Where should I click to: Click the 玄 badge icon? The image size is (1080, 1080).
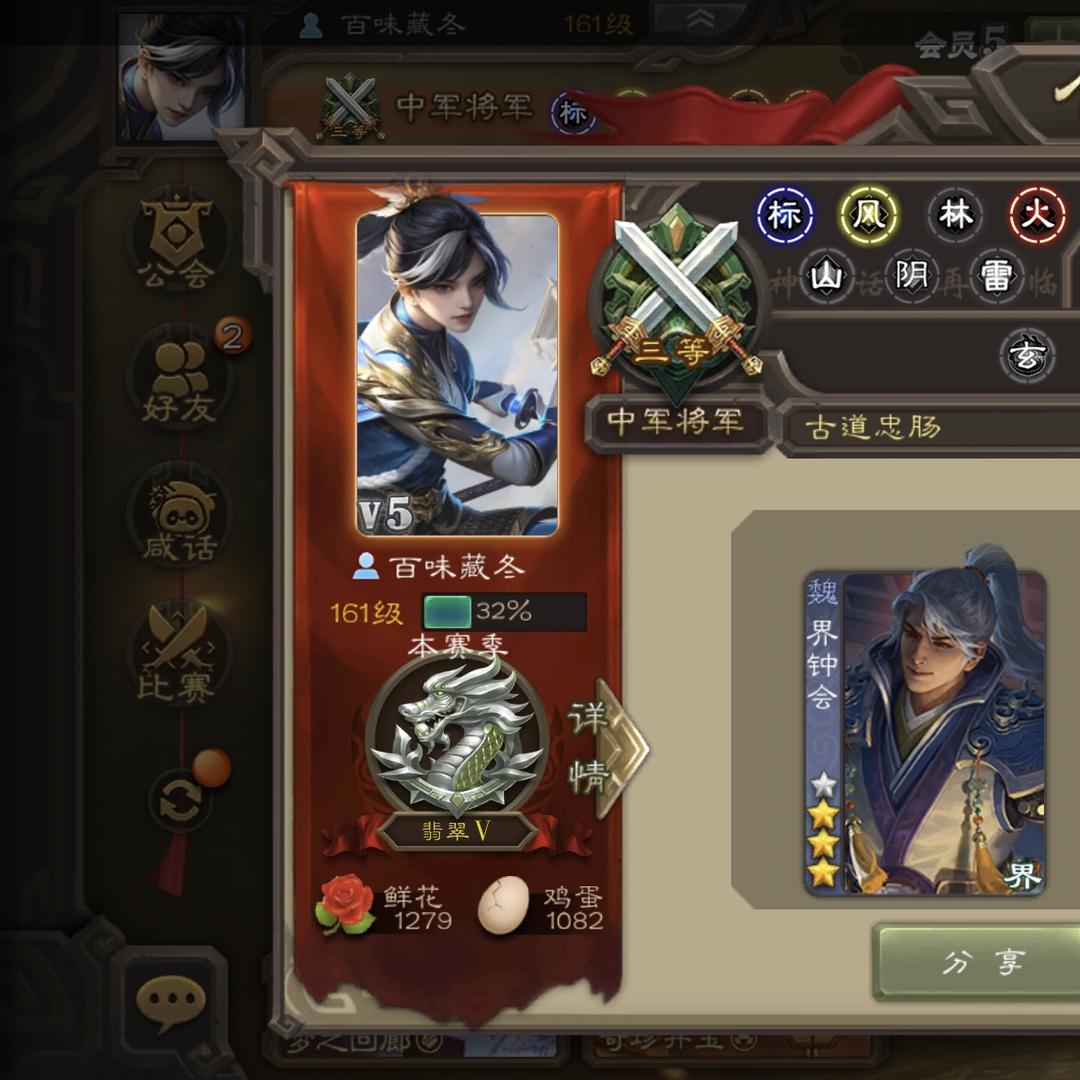[1027, 357]
